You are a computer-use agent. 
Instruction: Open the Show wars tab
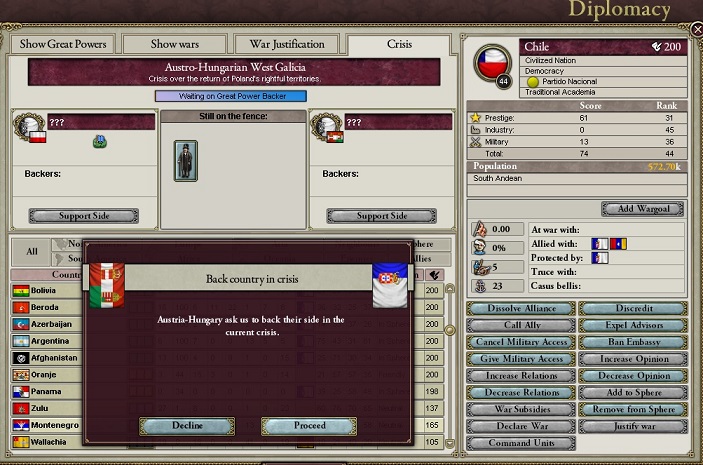(175, 44)
